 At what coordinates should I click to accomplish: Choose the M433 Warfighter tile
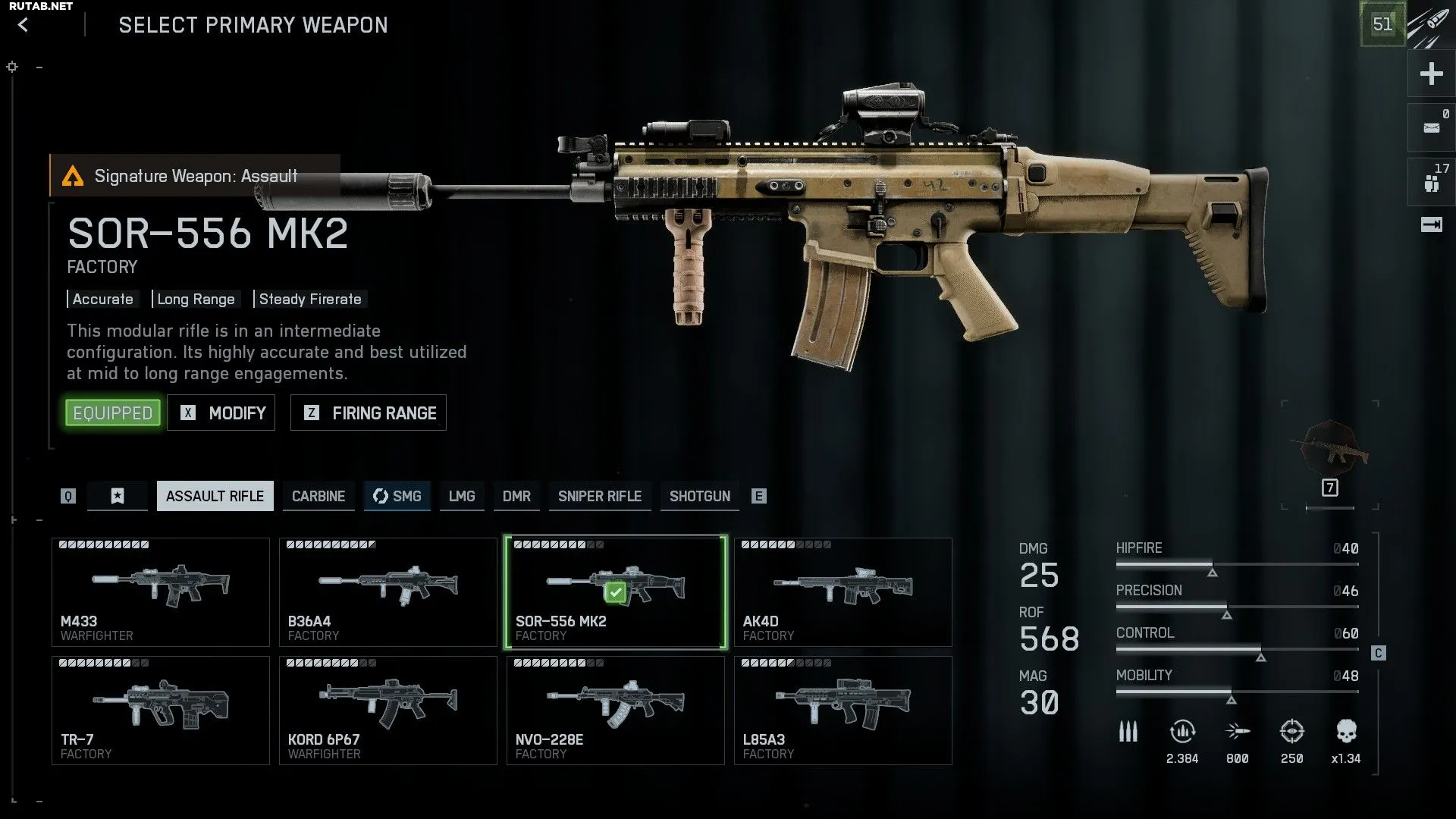tap(161, 592)
